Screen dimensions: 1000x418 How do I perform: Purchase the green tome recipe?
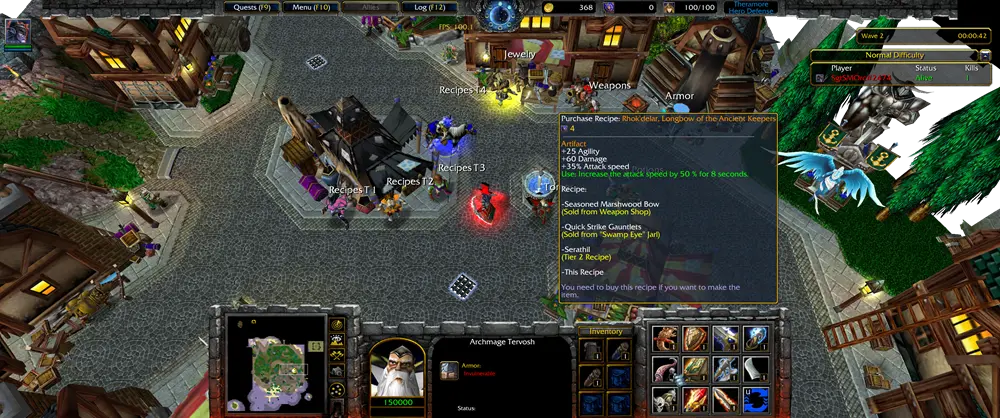tap(696, 370)
